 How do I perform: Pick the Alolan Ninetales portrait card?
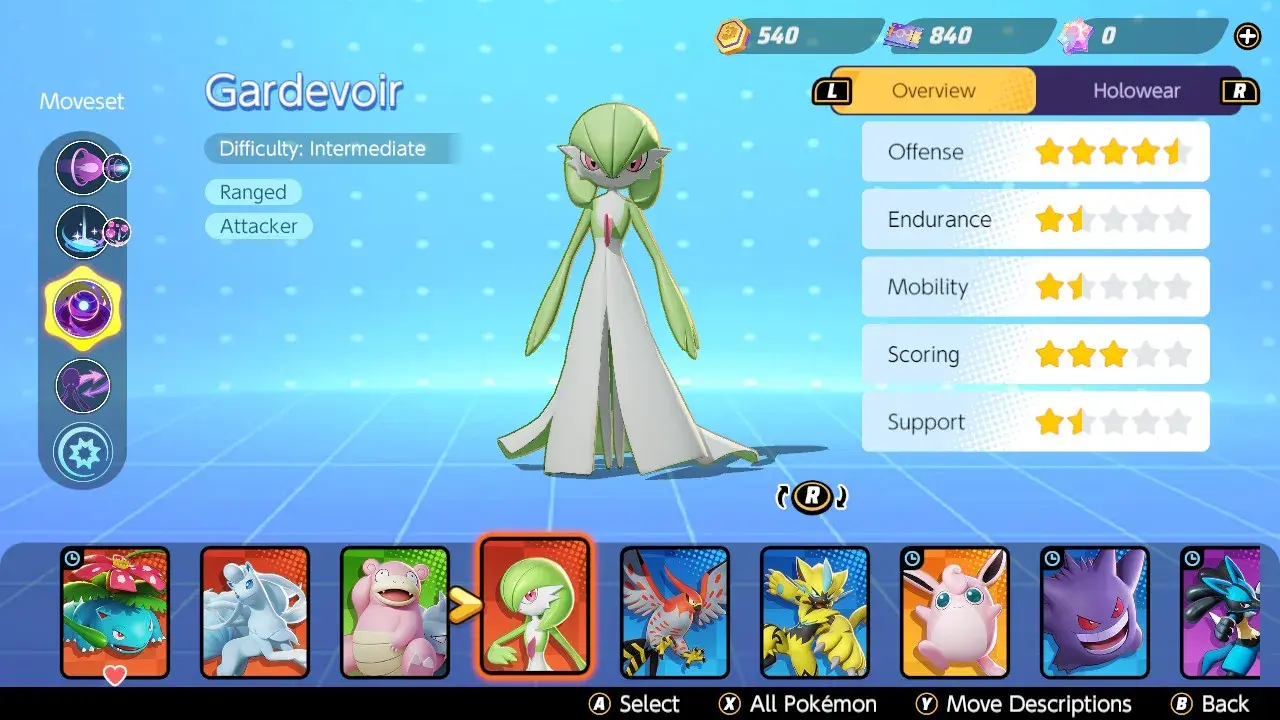pos(255,612)
